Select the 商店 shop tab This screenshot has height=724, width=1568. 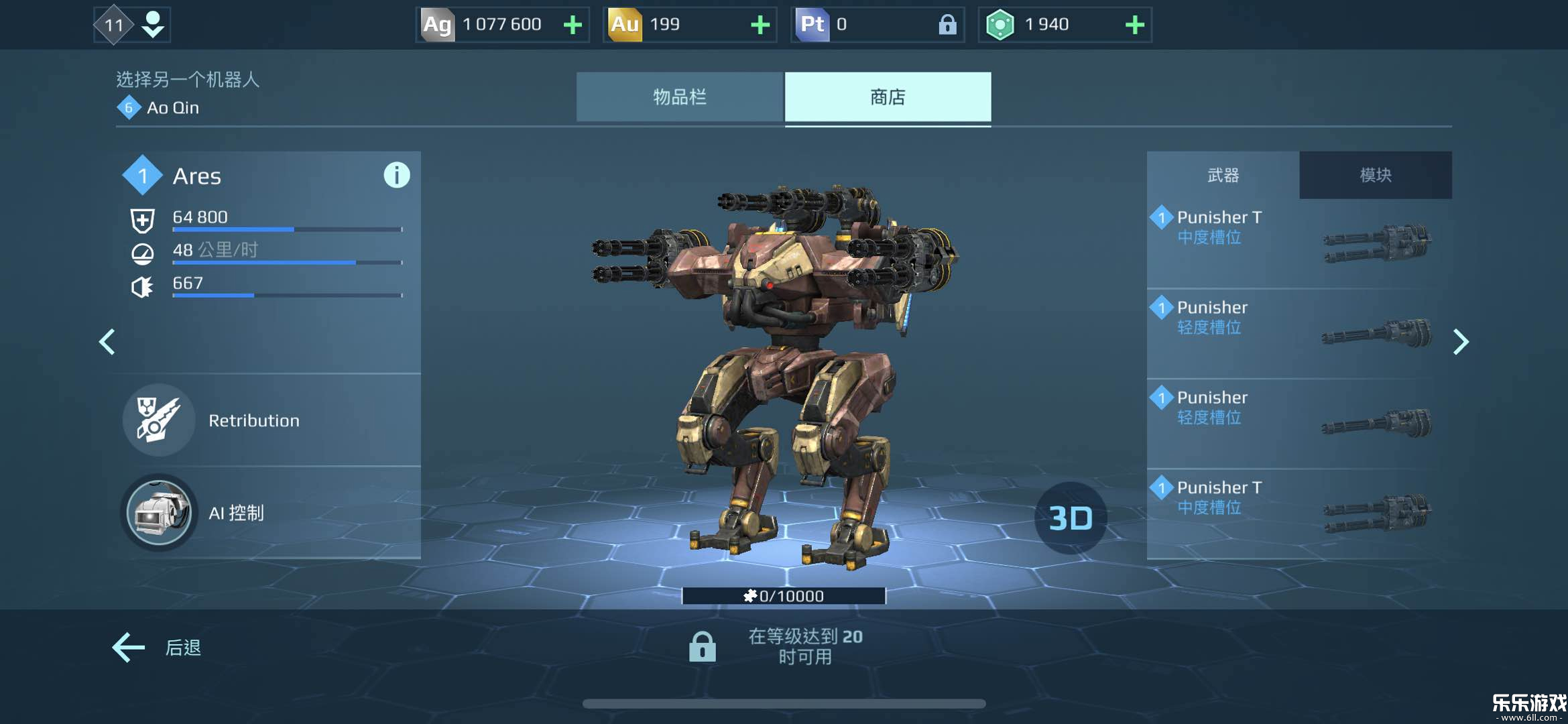coord(888,97)
